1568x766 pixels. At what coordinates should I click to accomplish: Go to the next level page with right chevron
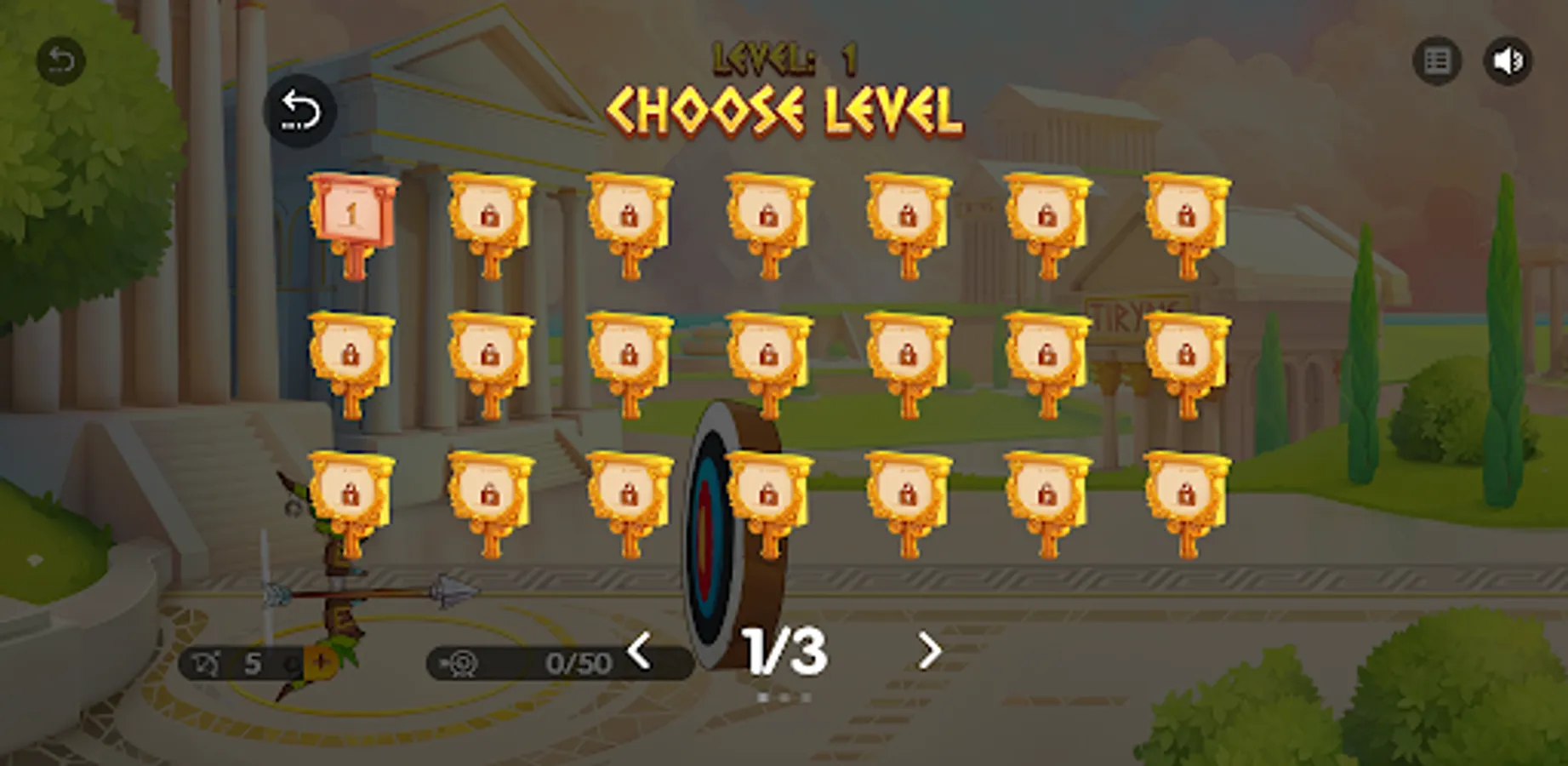[930, 649]
